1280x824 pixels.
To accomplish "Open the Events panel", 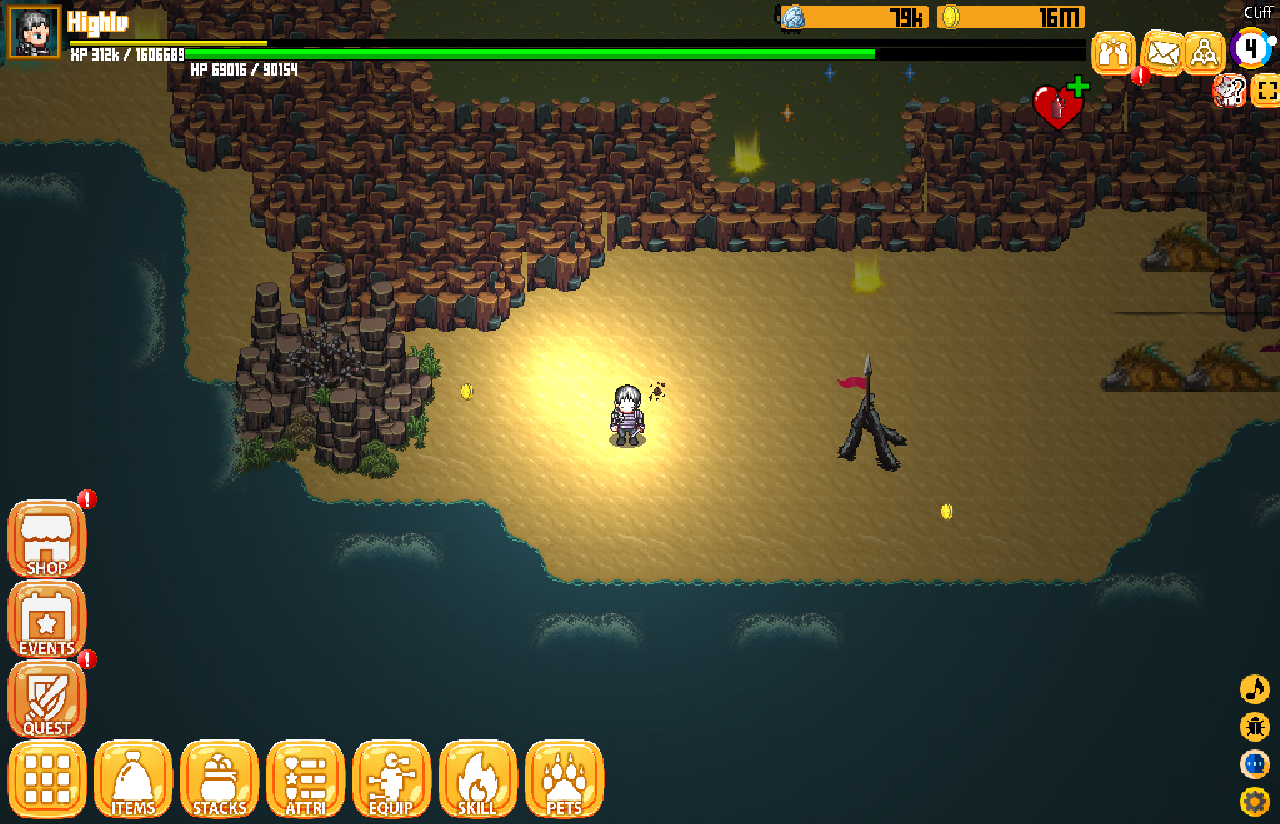I will 47,620.
